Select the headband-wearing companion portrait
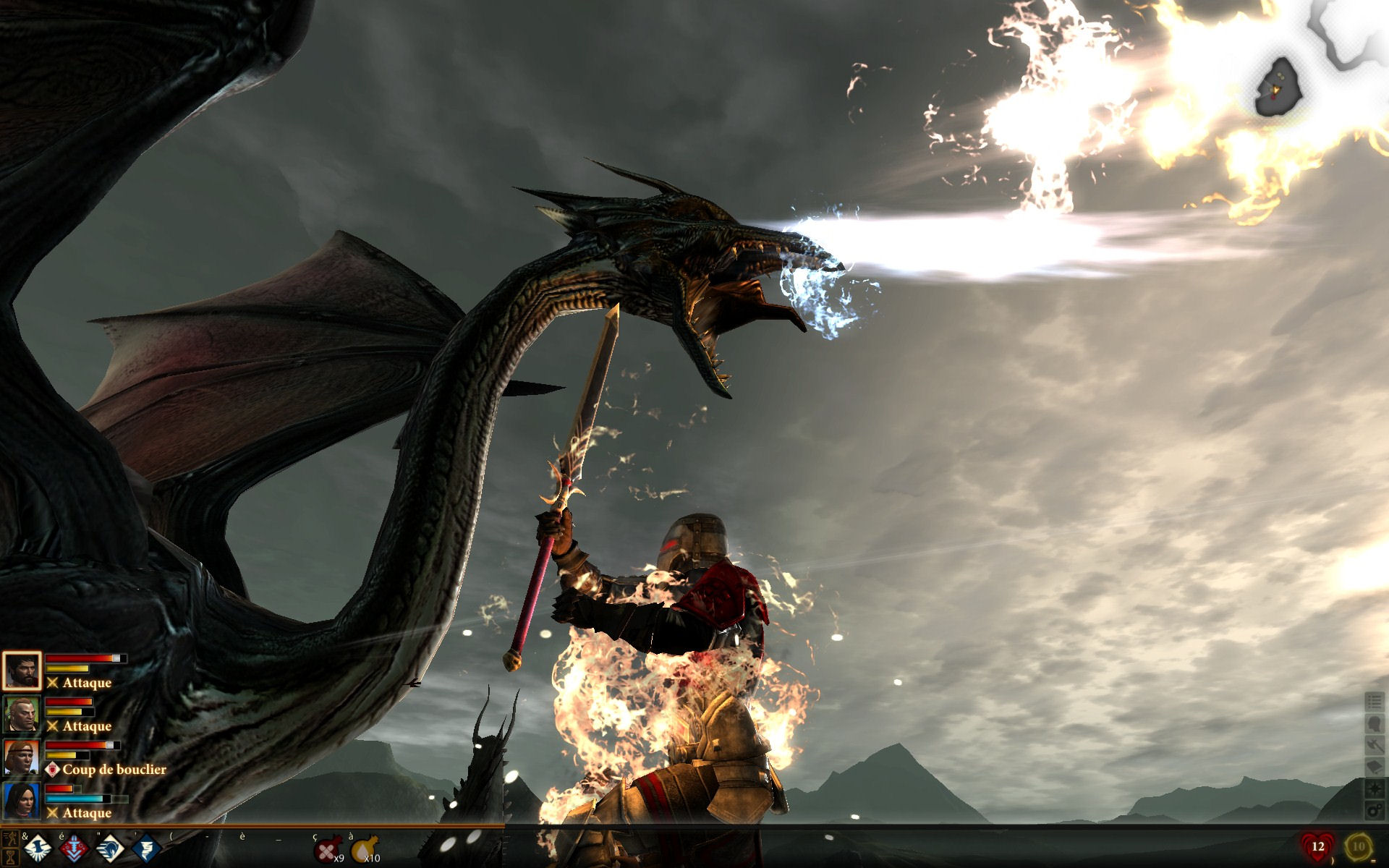The height and width of the screenshot is (868, 1389). click(x=22, y=757)
